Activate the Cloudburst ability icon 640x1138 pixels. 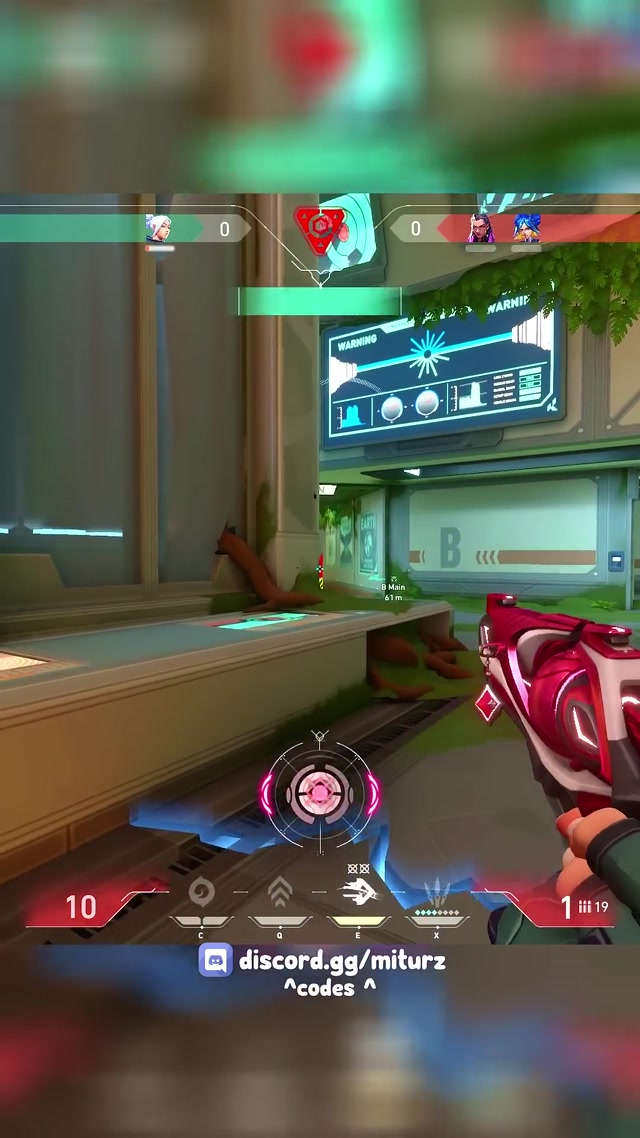point(200,890)
